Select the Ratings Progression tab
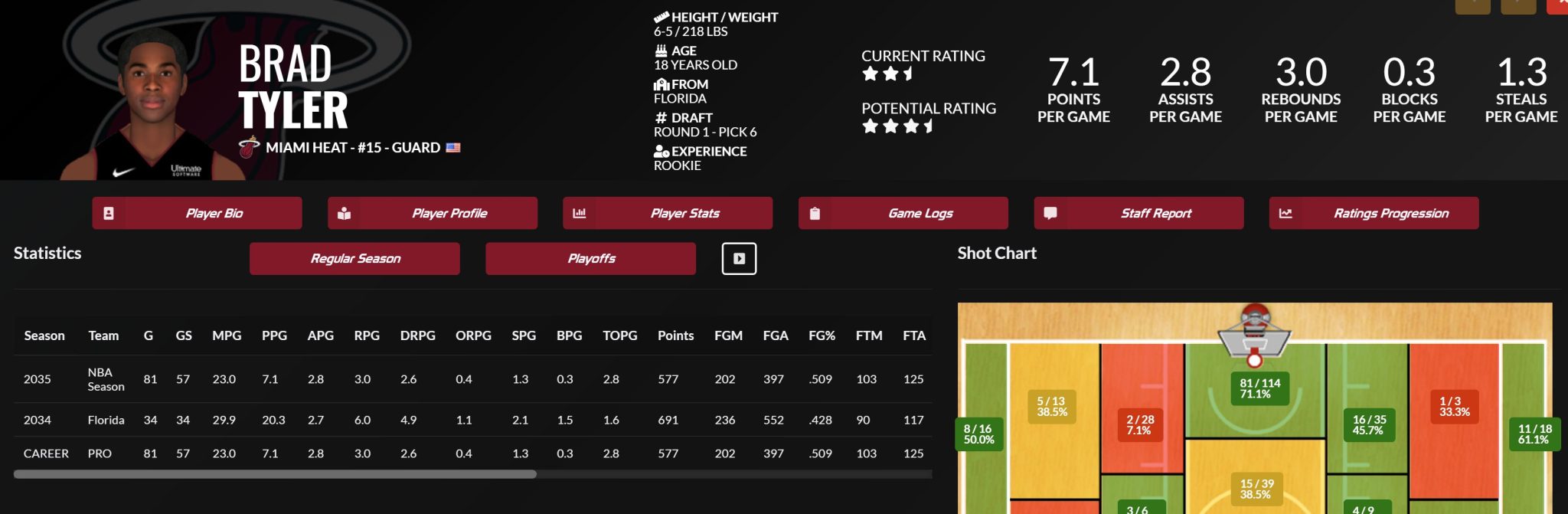This screenshot has width=1568, height=514. point(1374,213)
